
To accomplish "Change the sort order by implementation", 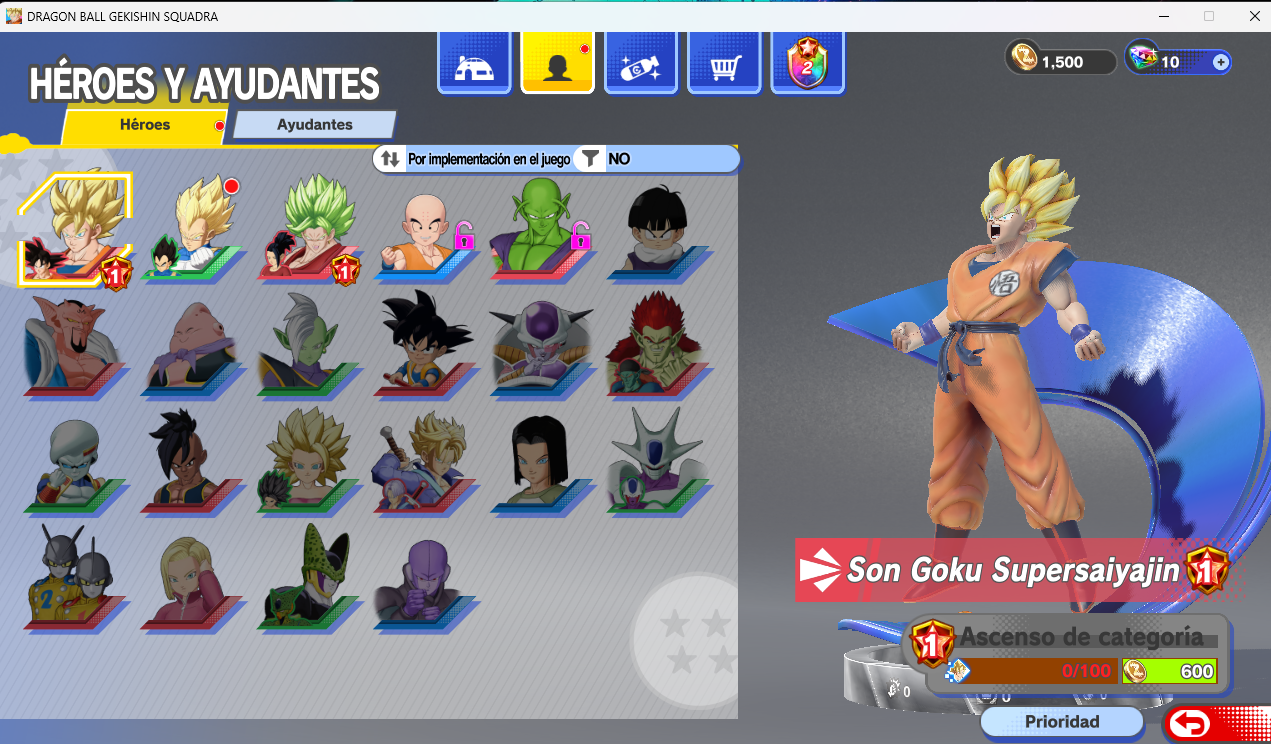I will (x=477, y=159).
